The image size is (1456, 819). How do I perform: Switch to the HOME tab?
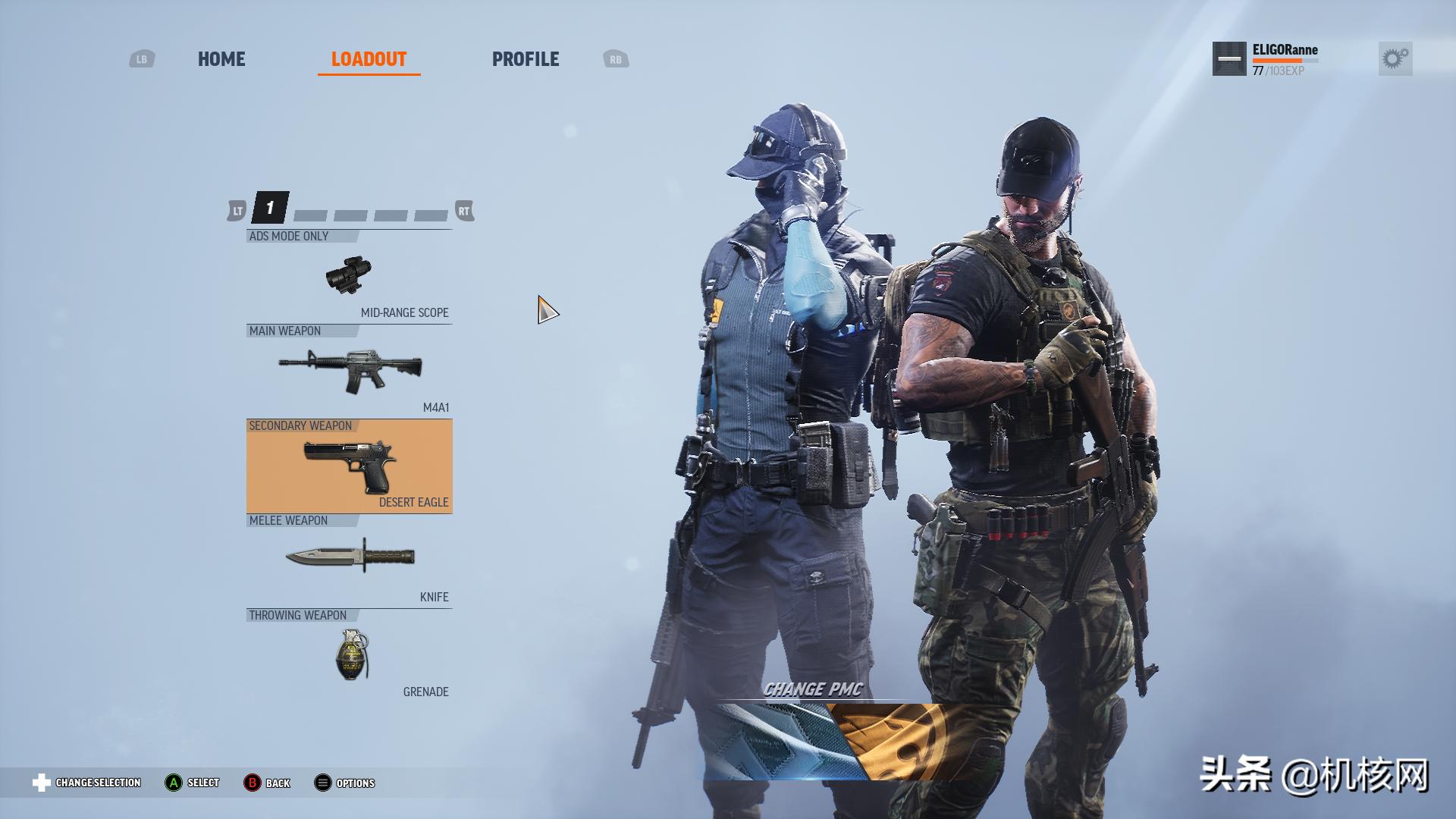coord(221,59)
